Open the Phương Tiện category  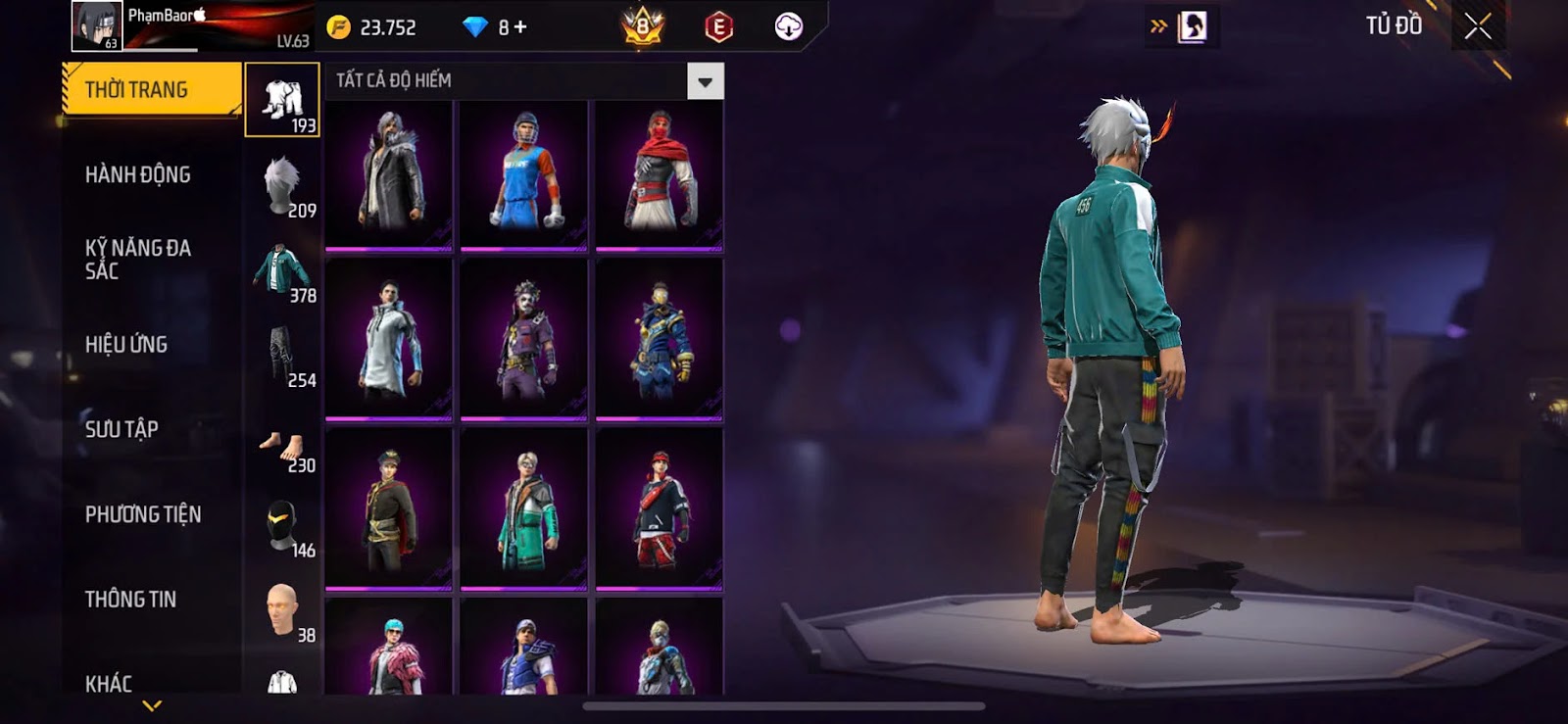(x=143, y=514)
